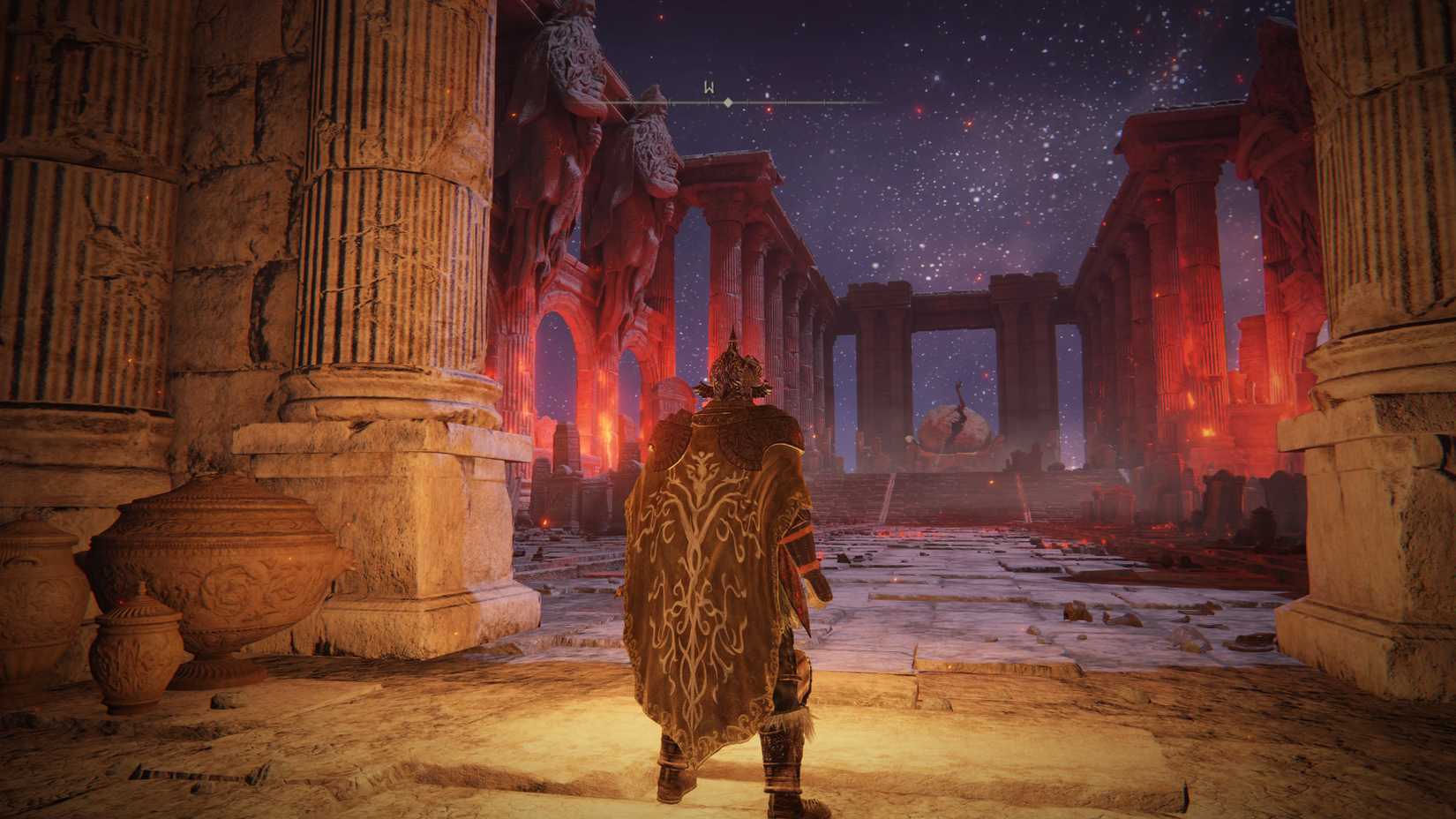The width and height of the screenshot is (1456, 819).
Task: Click the W heading on the compass bar
Action: 709,88
